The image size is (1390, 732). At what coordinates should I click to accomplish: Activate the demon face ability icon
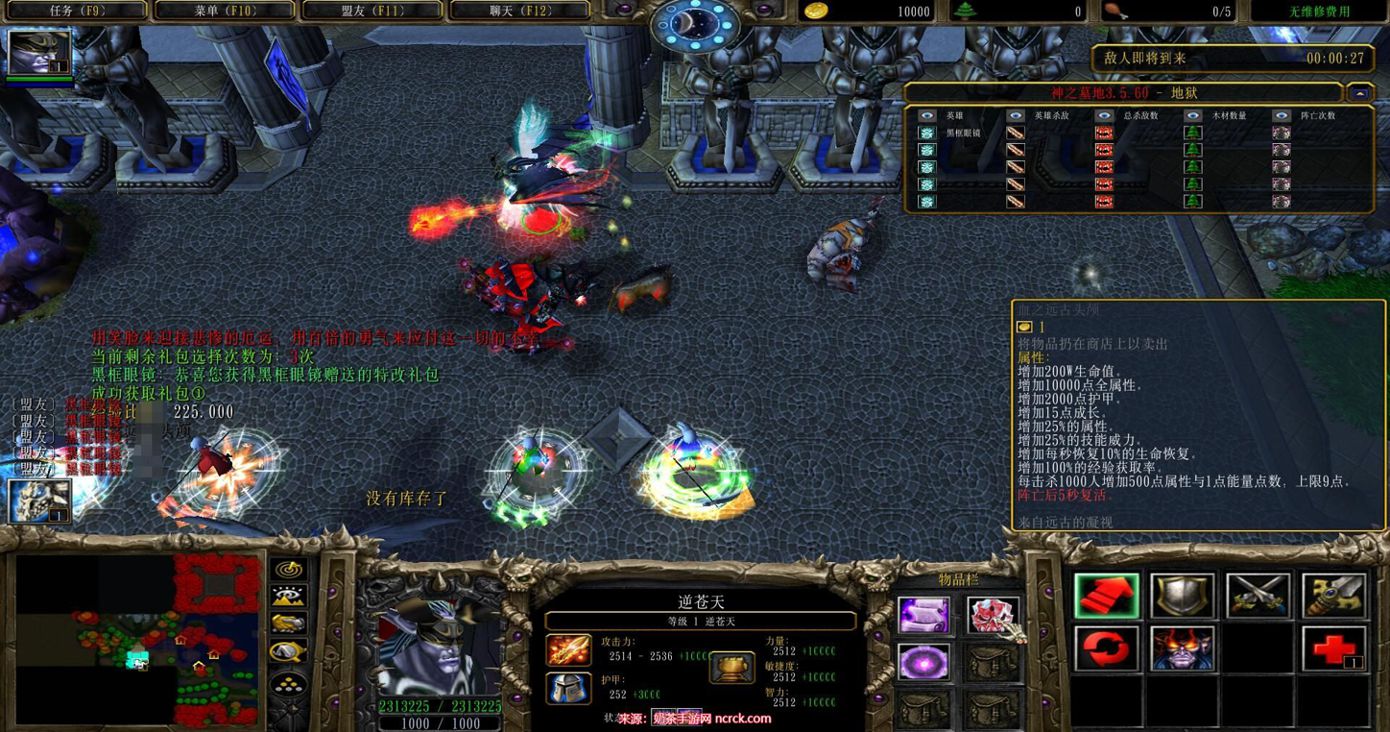coord(1182,649)
